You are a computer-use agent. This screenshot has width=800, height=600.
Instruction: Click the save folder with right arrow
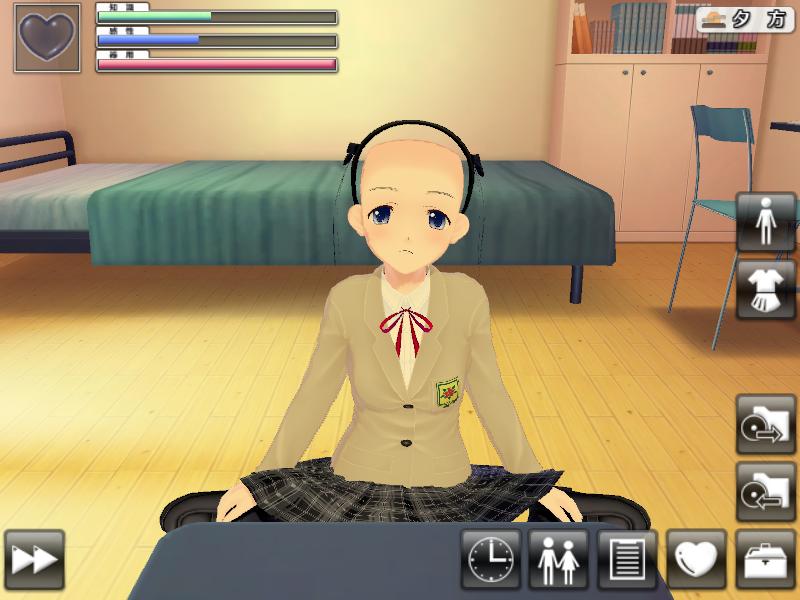765,423
